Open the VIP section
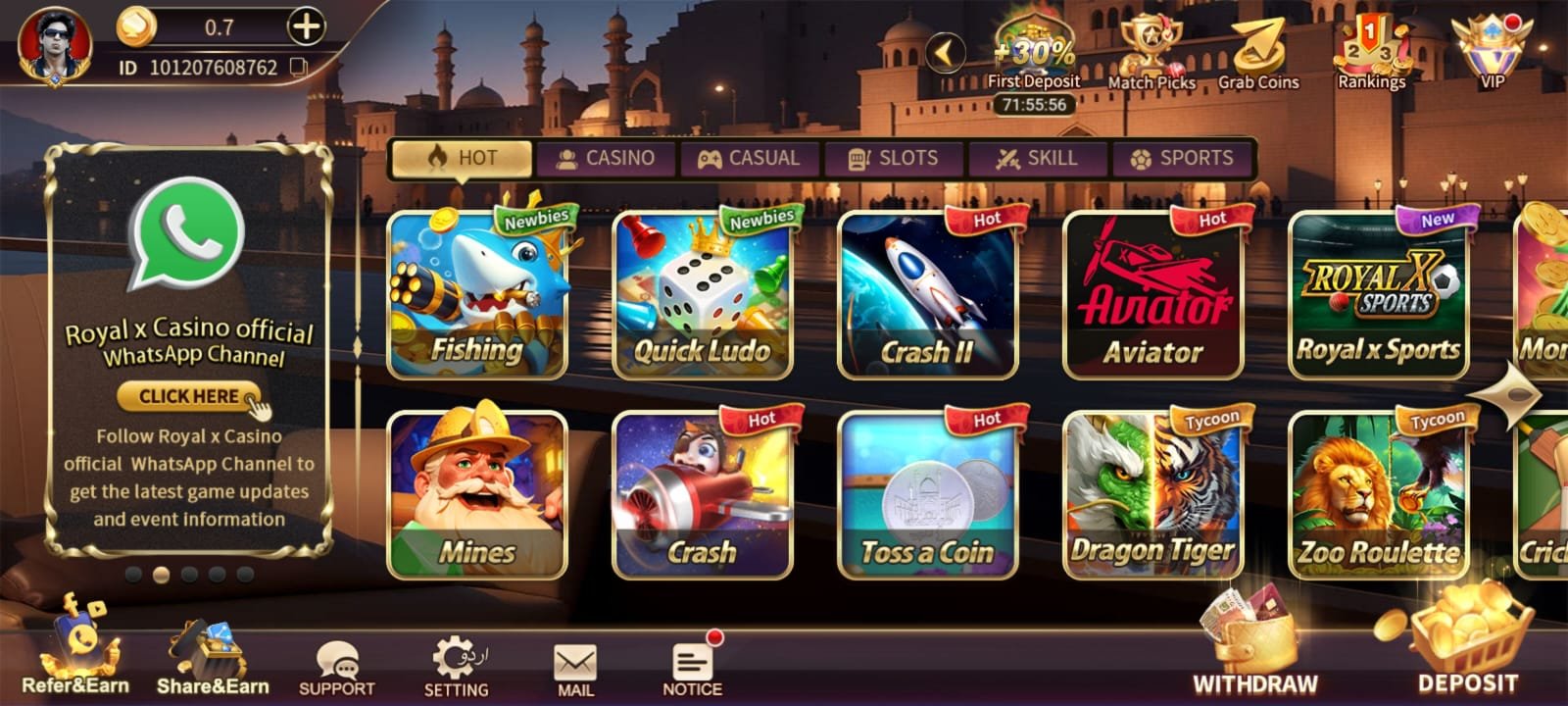1568x706 pixels. pos(1490,49)
